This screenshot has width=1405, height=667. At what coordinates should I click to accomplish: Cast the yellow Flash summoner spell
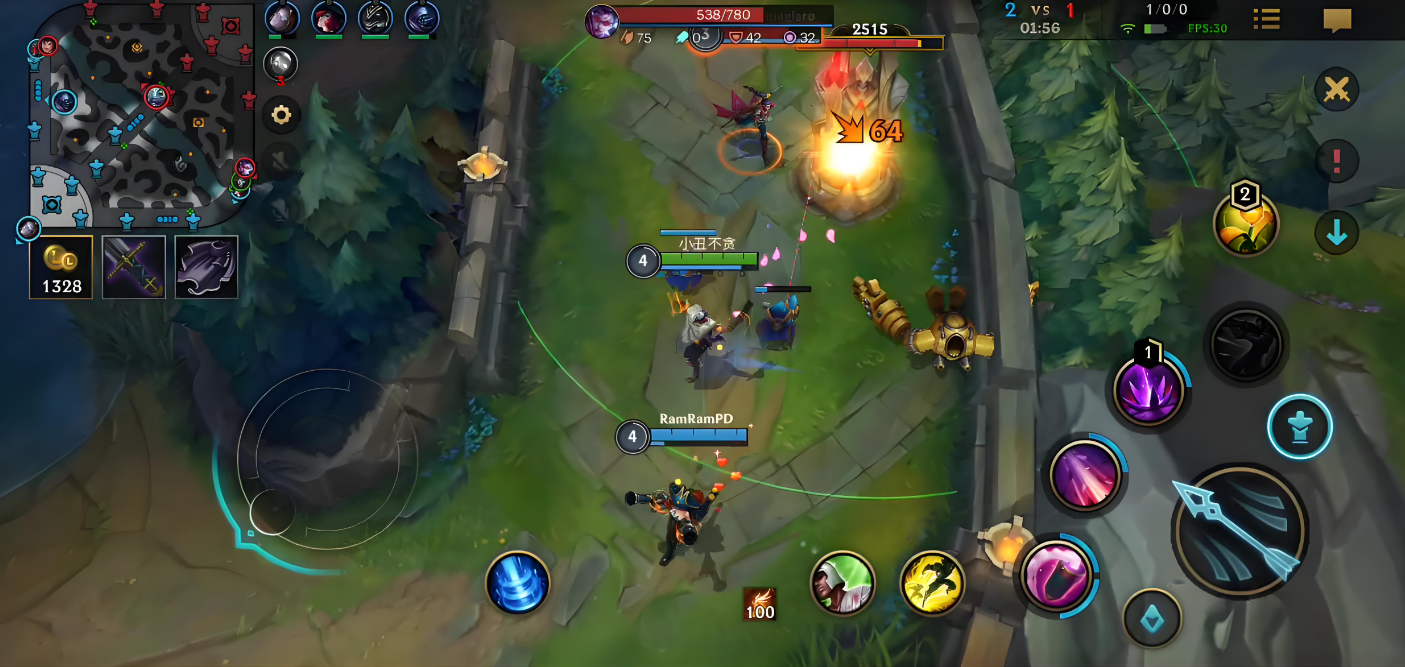tap(932, 584)
